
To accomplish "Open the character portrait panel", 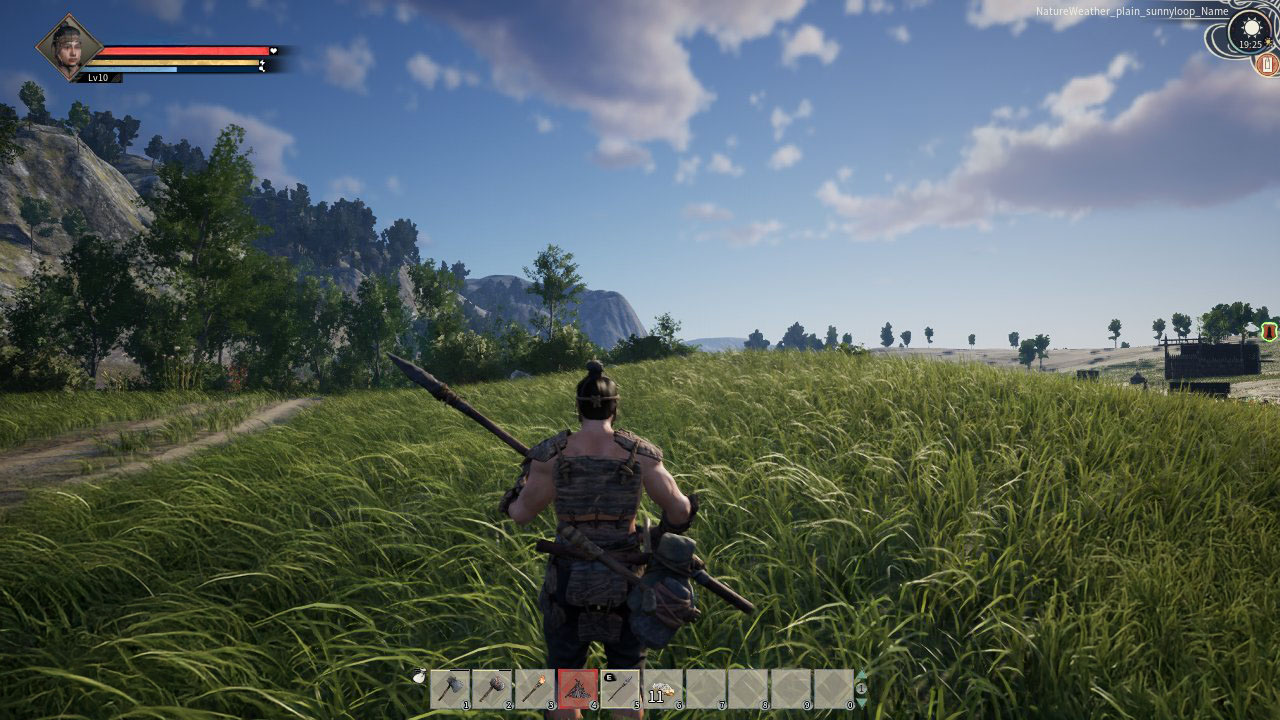I will point(69,47).
